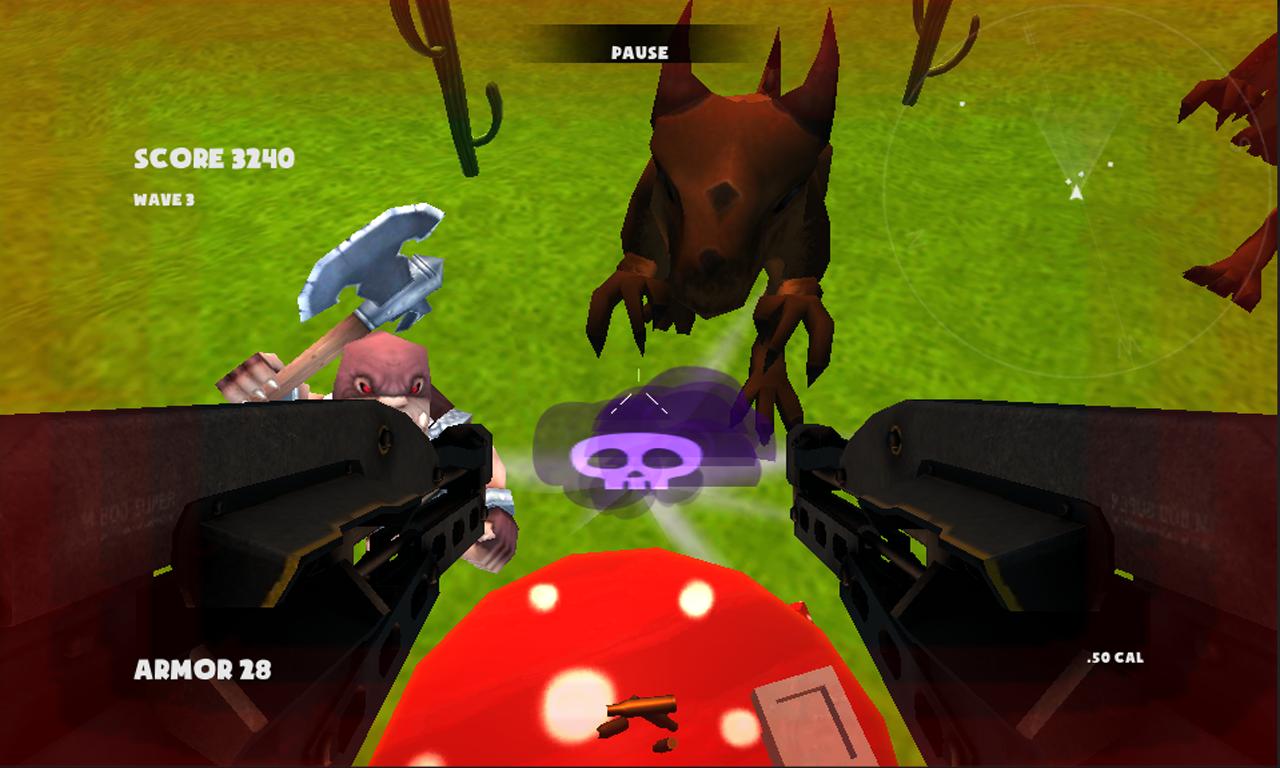Click the crosshair above the skull pickup
Screen dimensions: 1280x768
click(x=641, y=378)
